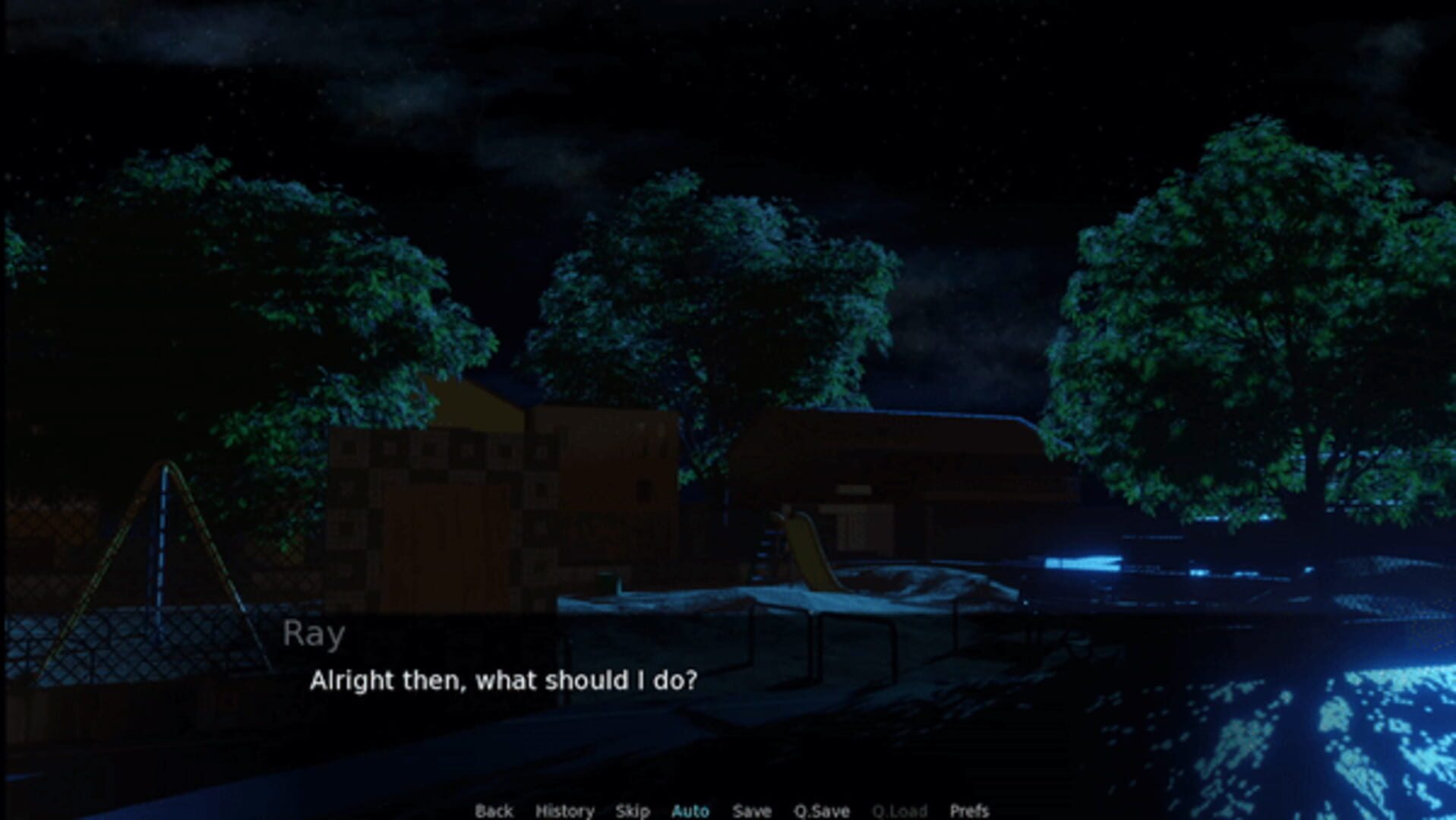1456x820 pixels.
Task: Click Back to rewind dialogue
Action: pyautogui.click(x=494, y=811)
